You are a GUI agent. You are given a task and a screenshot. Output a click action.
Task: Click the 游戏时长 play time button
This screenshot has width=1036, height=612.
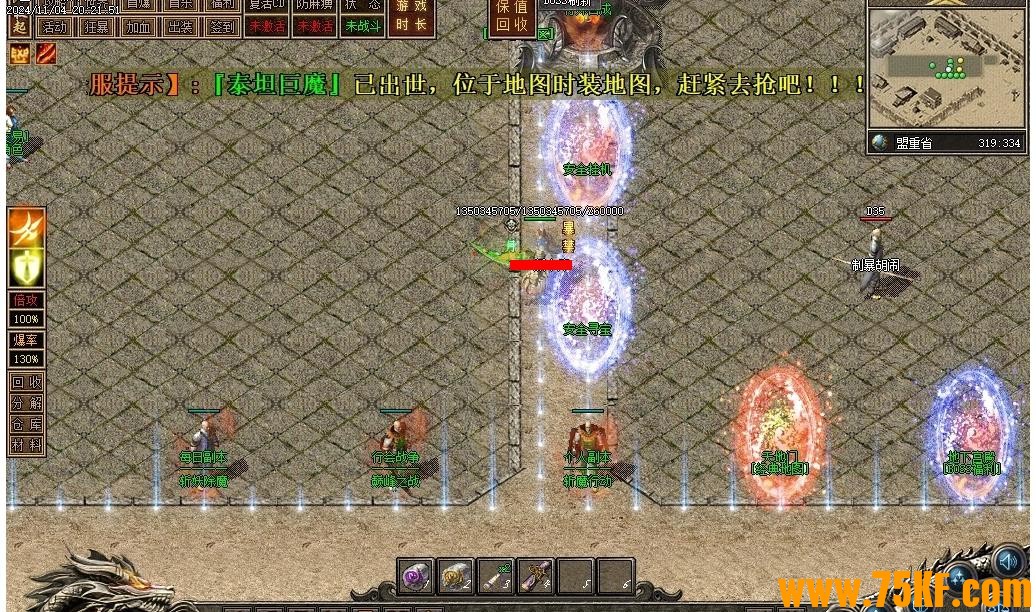[x=410, y=17]
